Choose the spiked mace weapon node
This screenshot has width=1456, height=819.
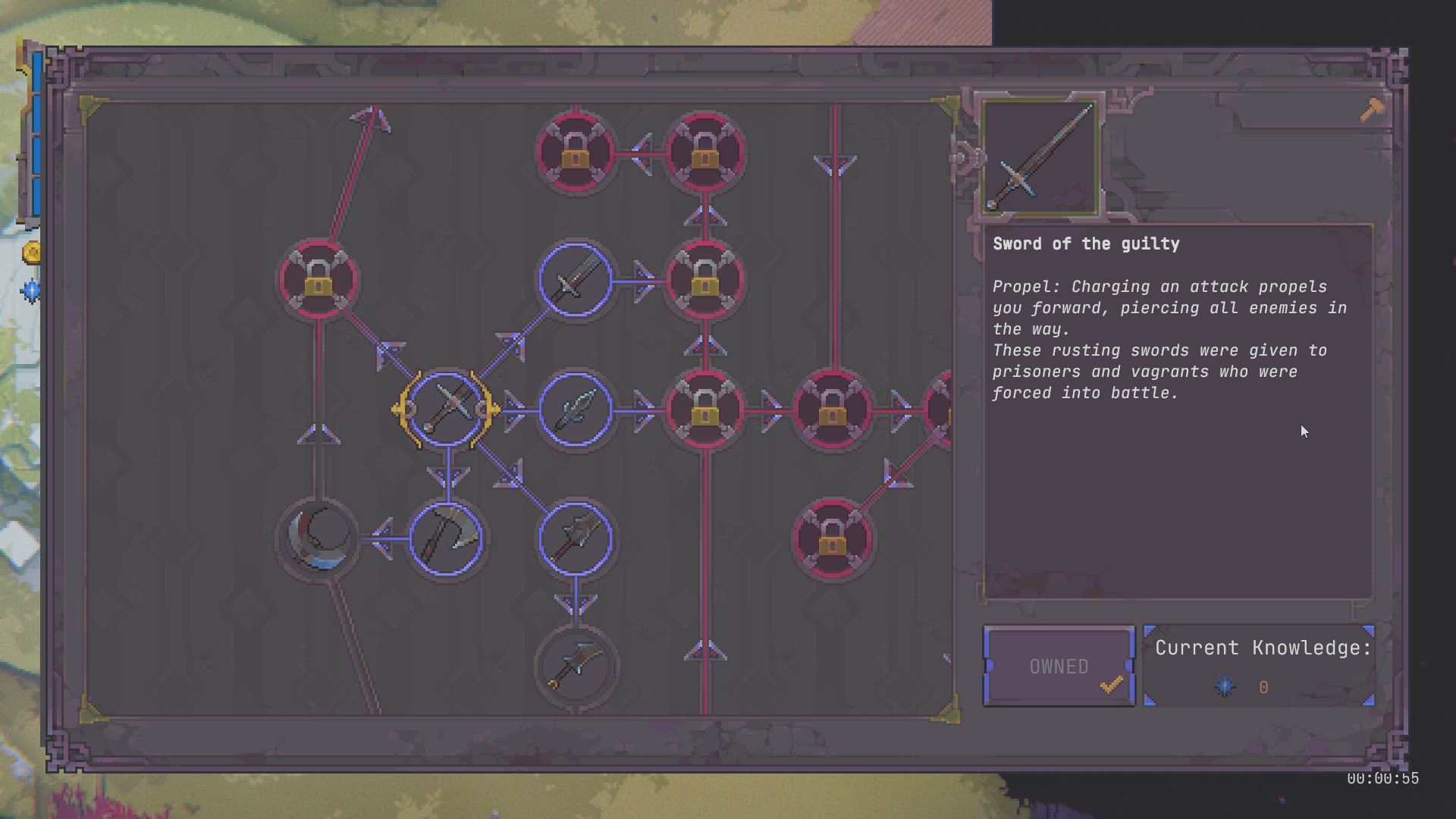[576, 538]
